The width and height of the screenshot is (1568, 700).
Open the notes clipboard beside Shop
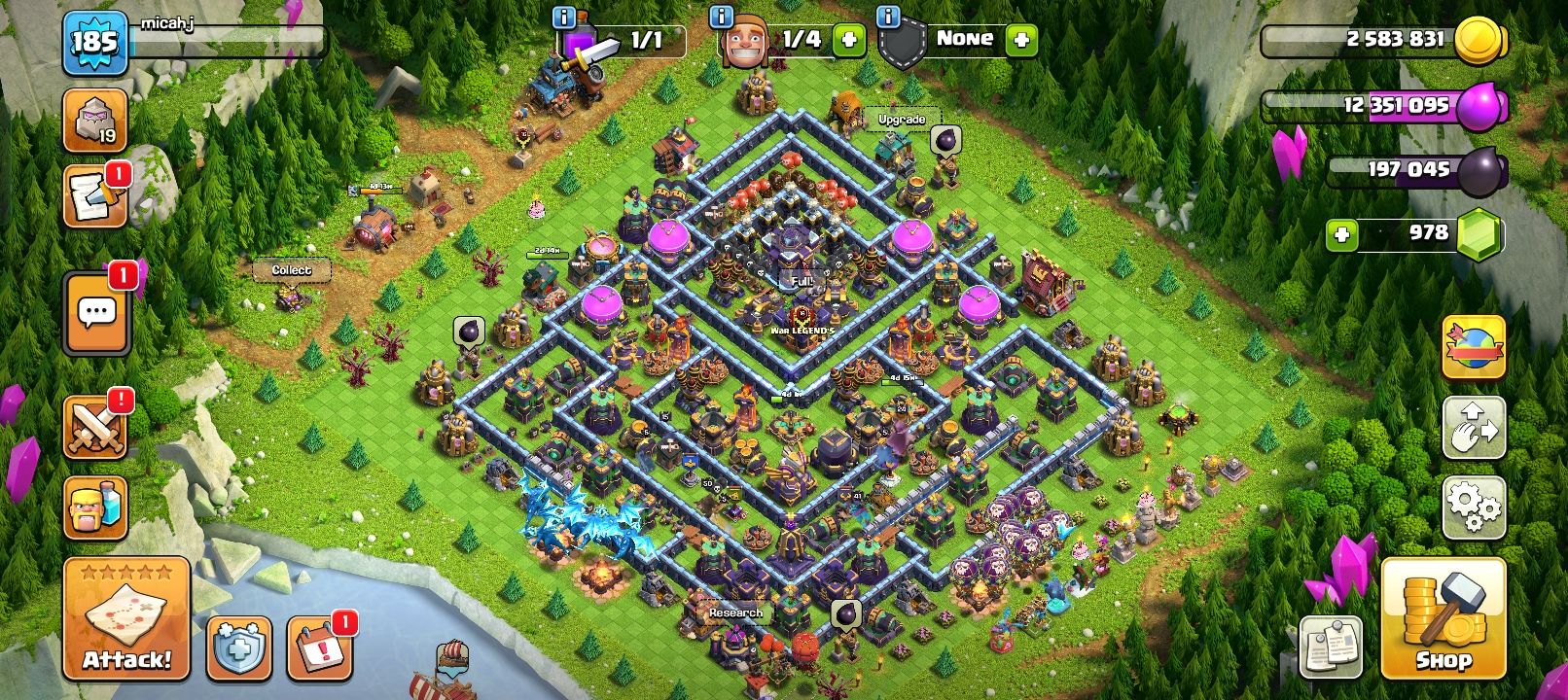pos(1331,646)
